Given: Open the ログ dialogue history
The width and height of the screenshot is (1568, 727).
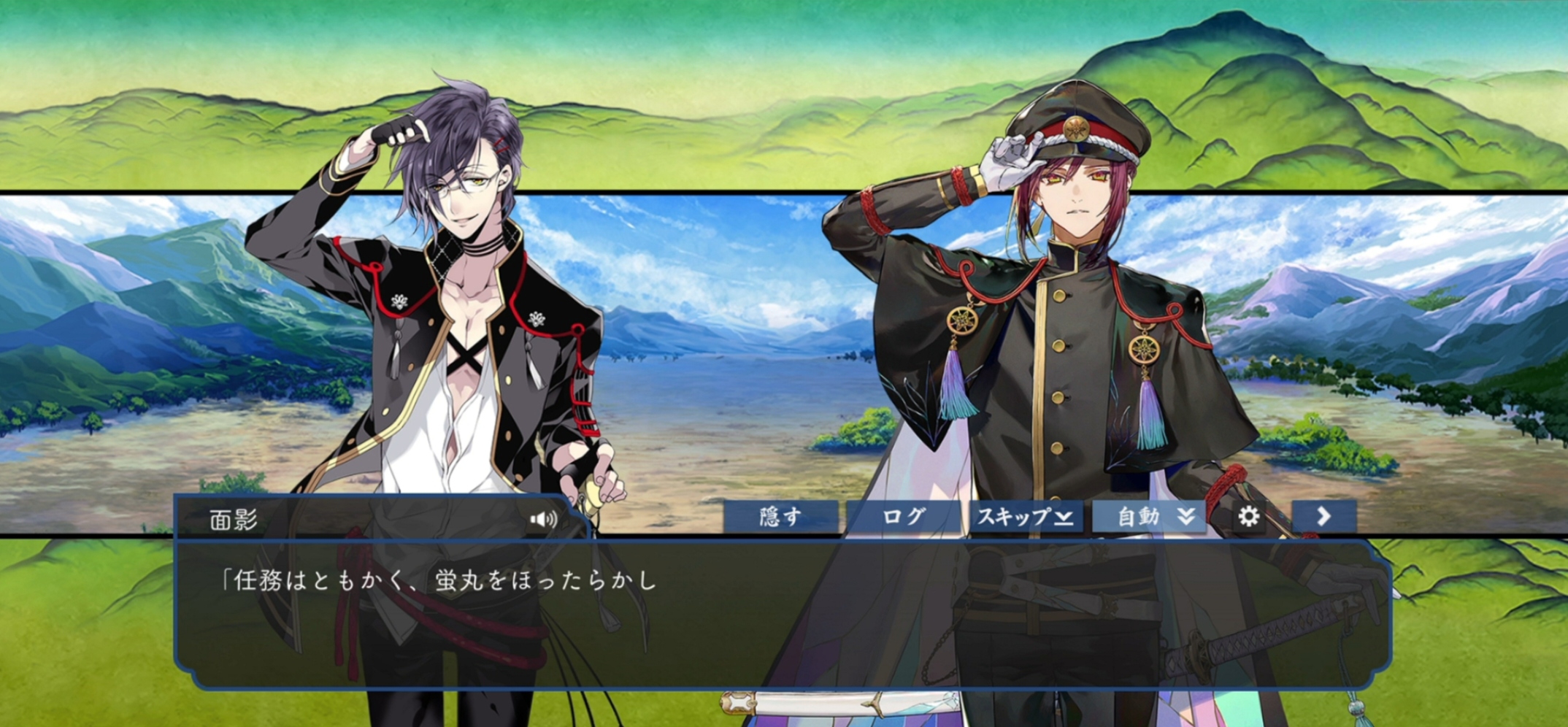Looking at the screenshot, I should (x=903, y=517).
